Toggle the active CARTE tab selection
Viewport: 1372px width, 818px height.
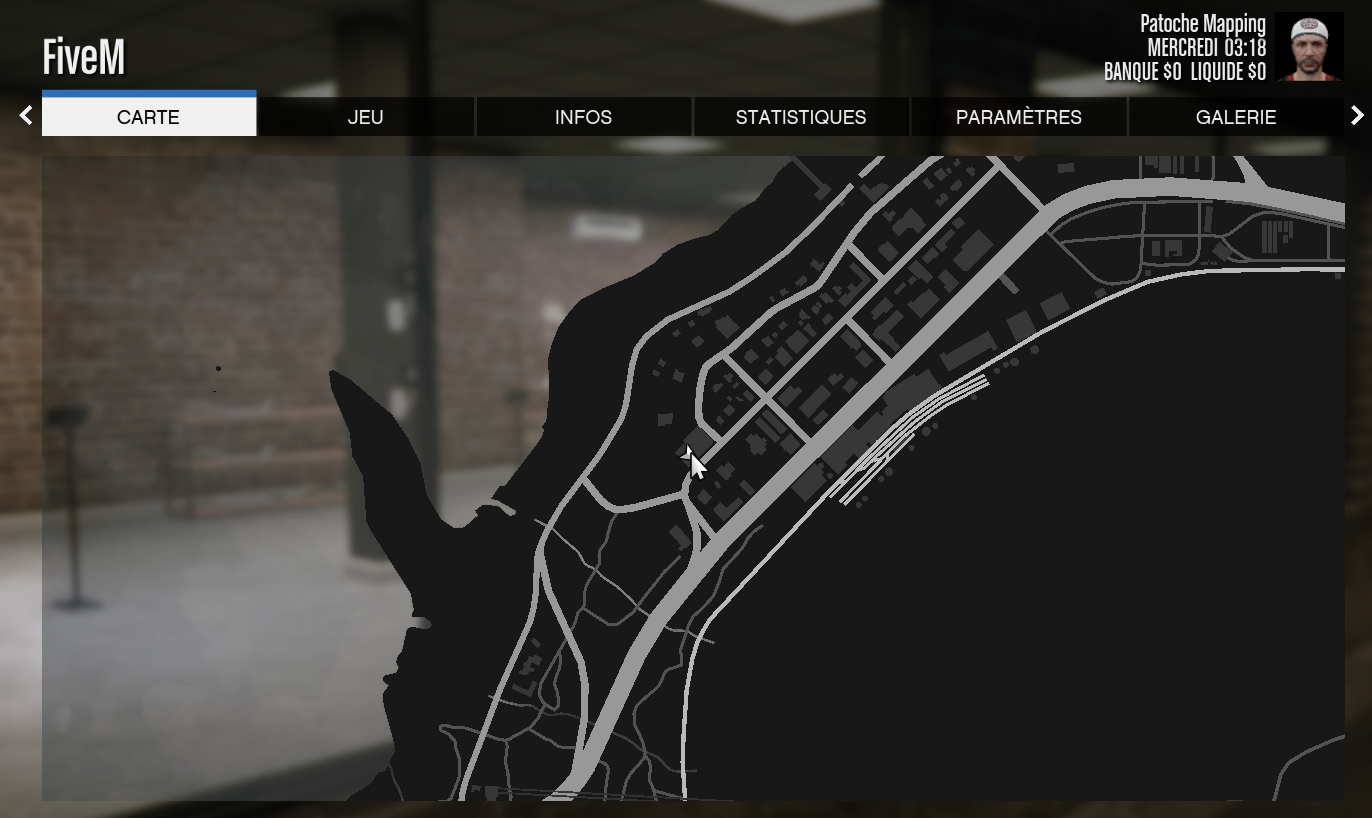click(x=148, y=117)
